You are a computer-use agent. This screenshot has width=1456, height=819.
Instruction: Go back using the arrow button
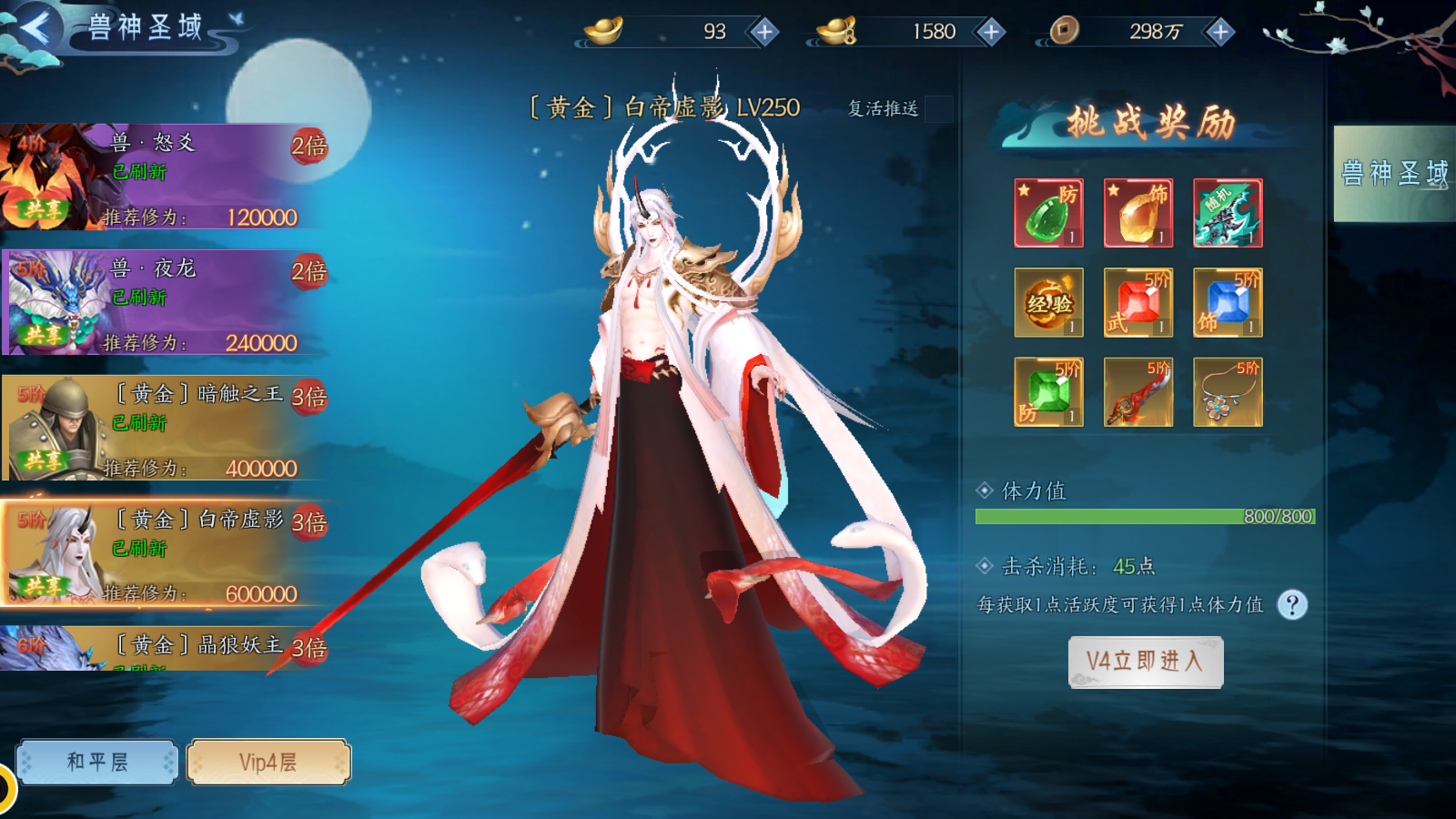pos(36,27)
